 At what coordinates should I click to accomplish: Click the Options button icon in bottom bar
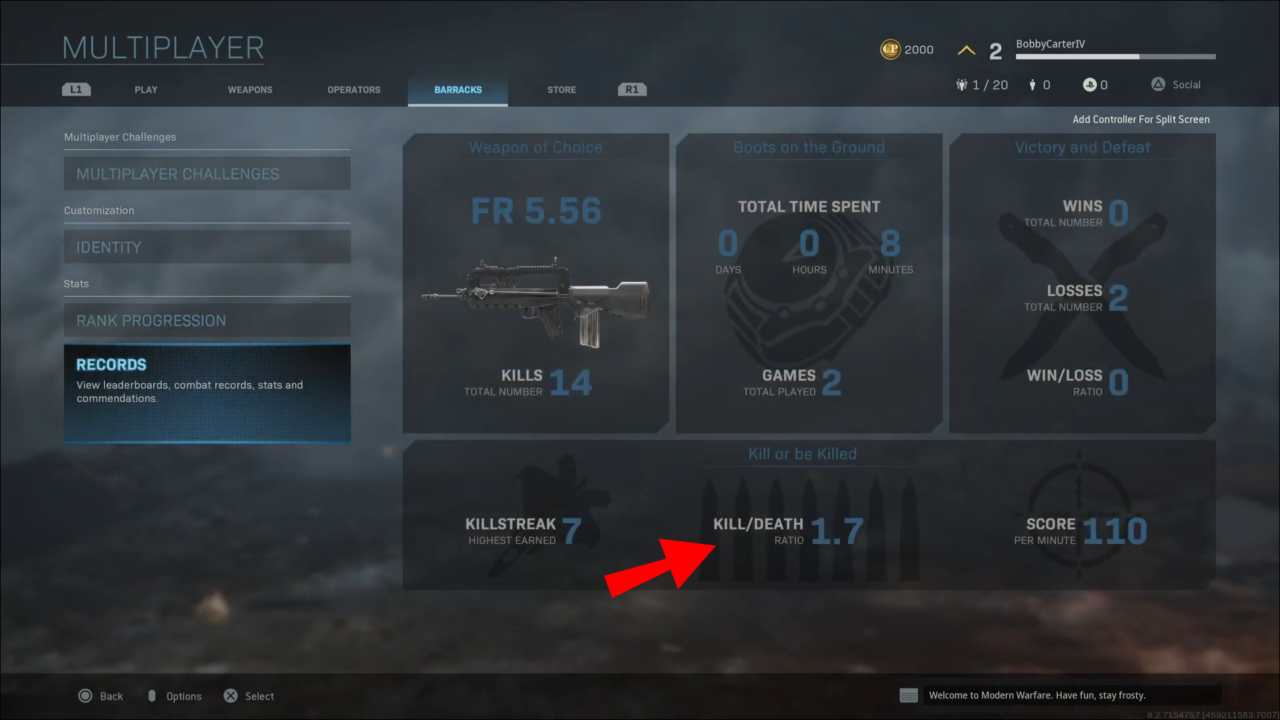(x=151, y=695)
